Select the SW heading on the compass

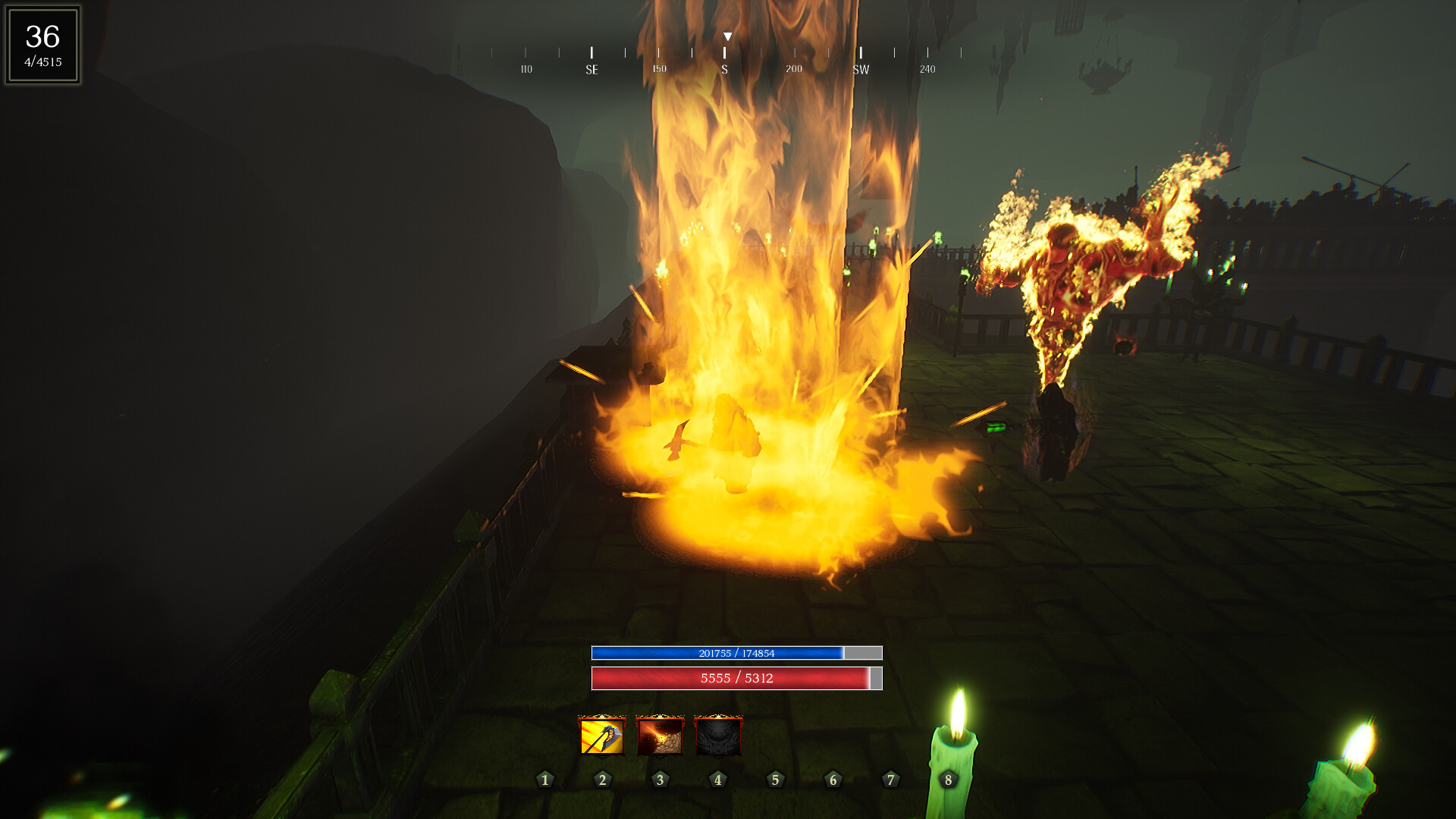click(861, 68)
